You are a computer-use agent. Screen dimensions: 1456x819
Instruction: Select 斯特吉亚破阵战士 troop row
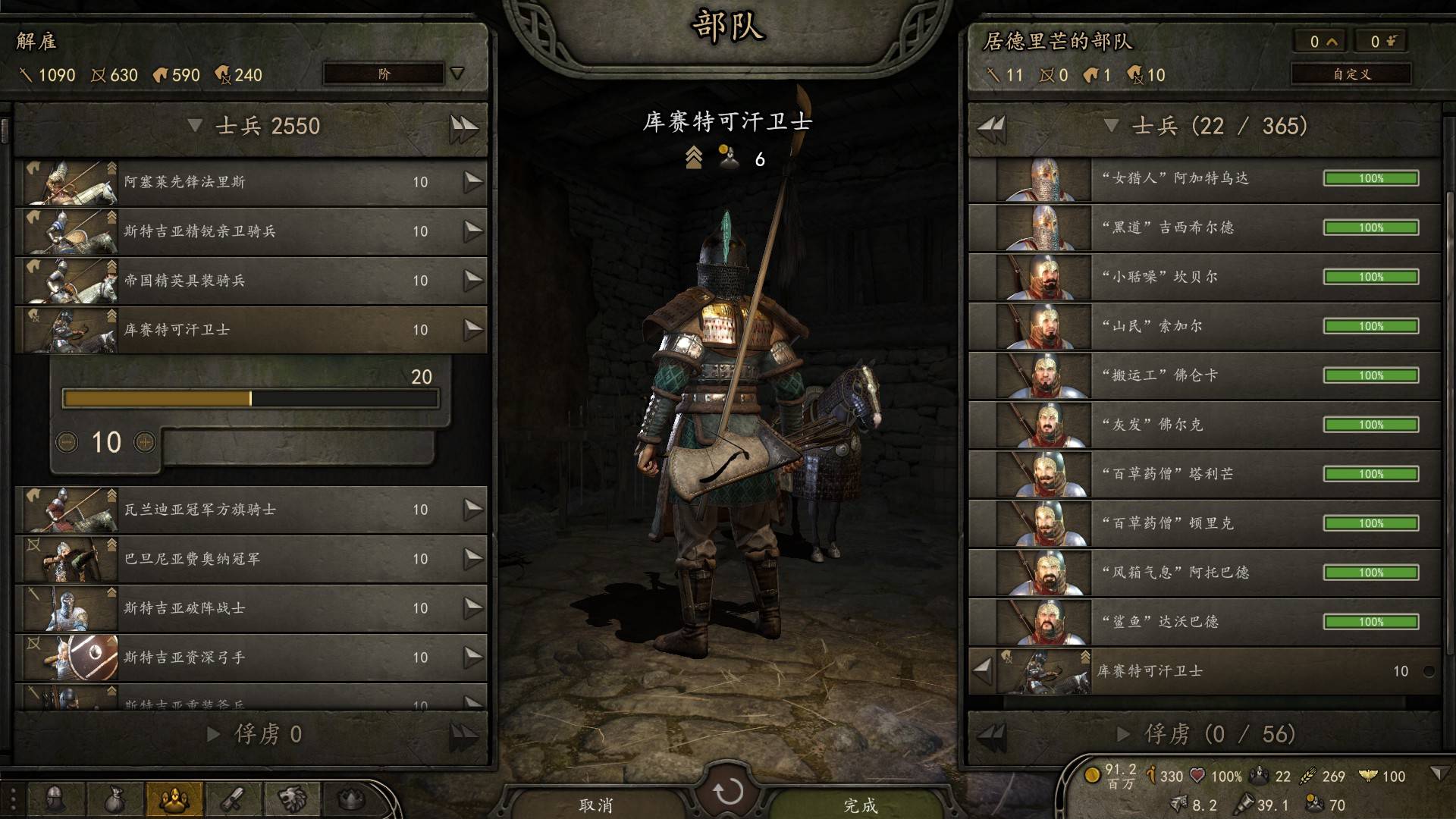[250, 608]
